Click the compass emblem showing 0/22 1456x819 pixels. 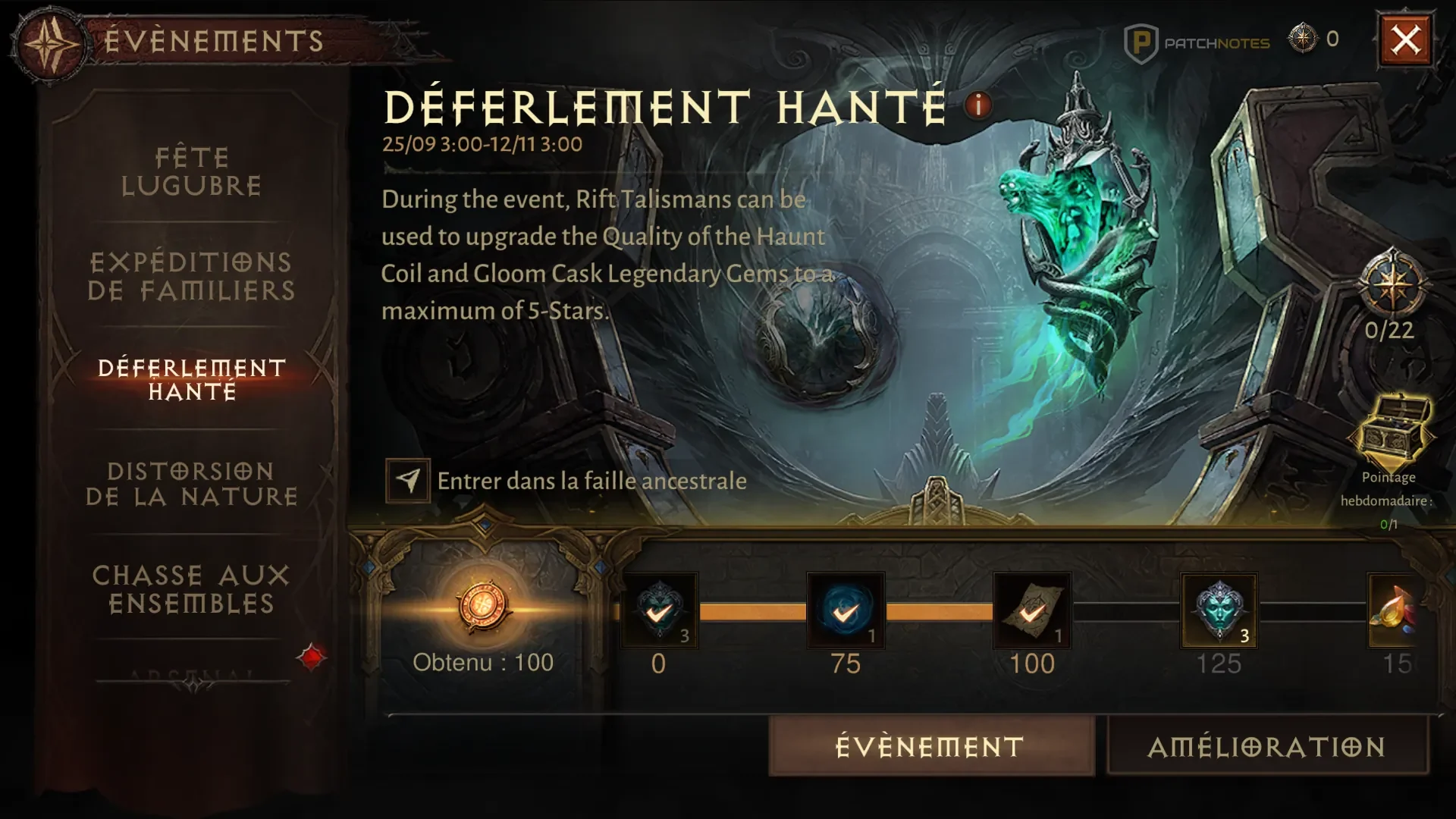coord(1391,286)
